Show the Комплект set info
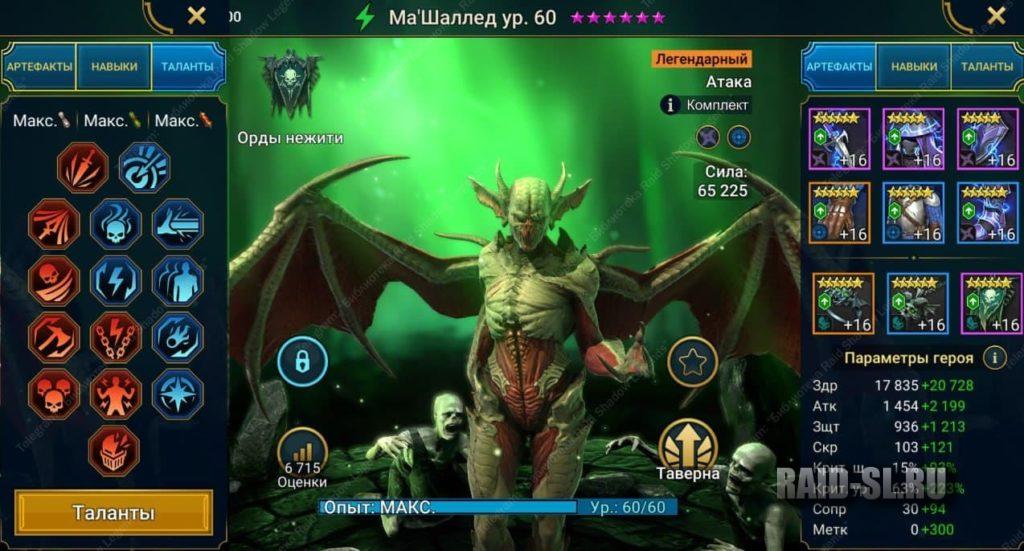Viewport: 1024px width, 551px height. coord(707,104)
